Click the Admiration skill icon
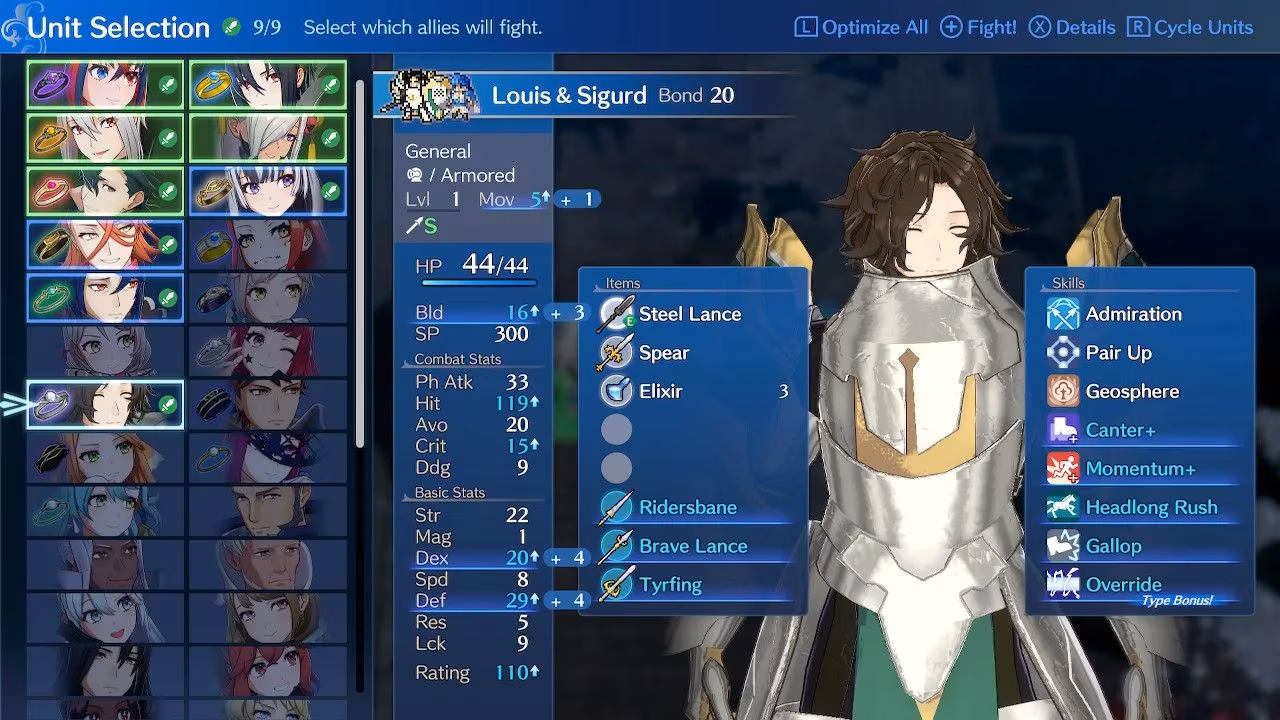This screenshot has width=1280, height=720. click(1063, 313)
